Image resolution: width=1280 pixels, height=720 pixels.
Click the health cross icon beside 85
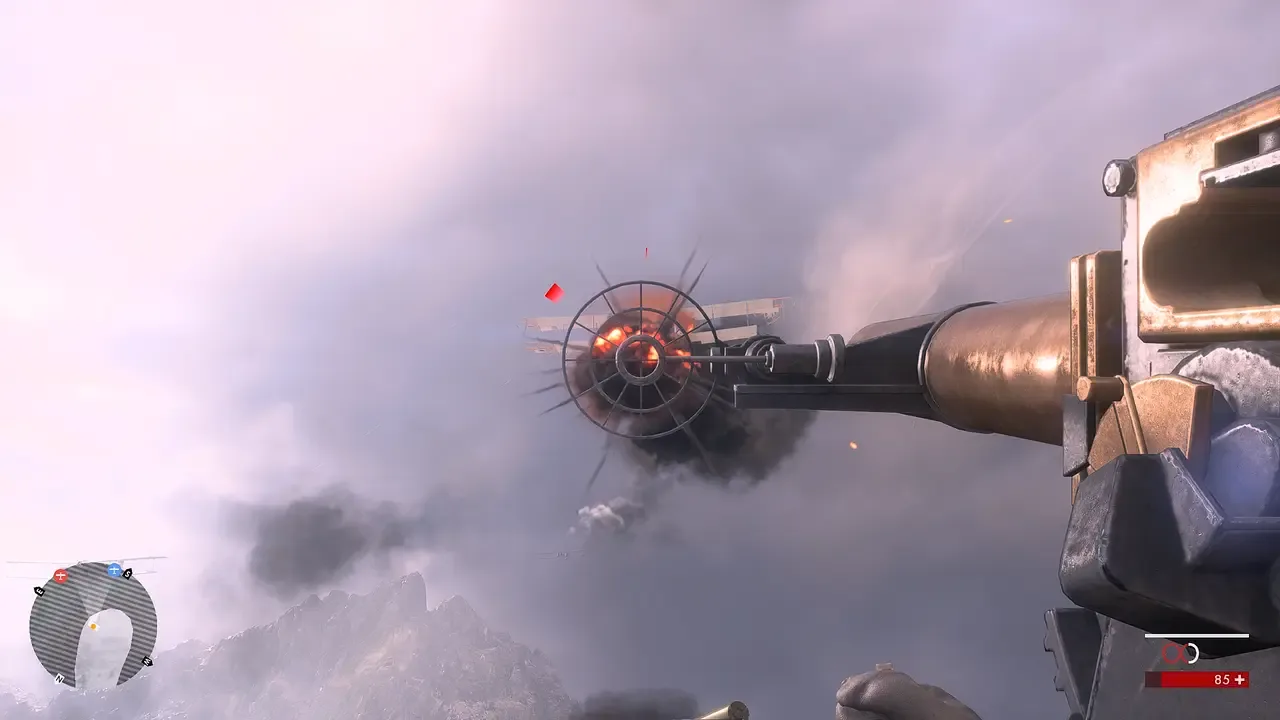(1239, 679)
